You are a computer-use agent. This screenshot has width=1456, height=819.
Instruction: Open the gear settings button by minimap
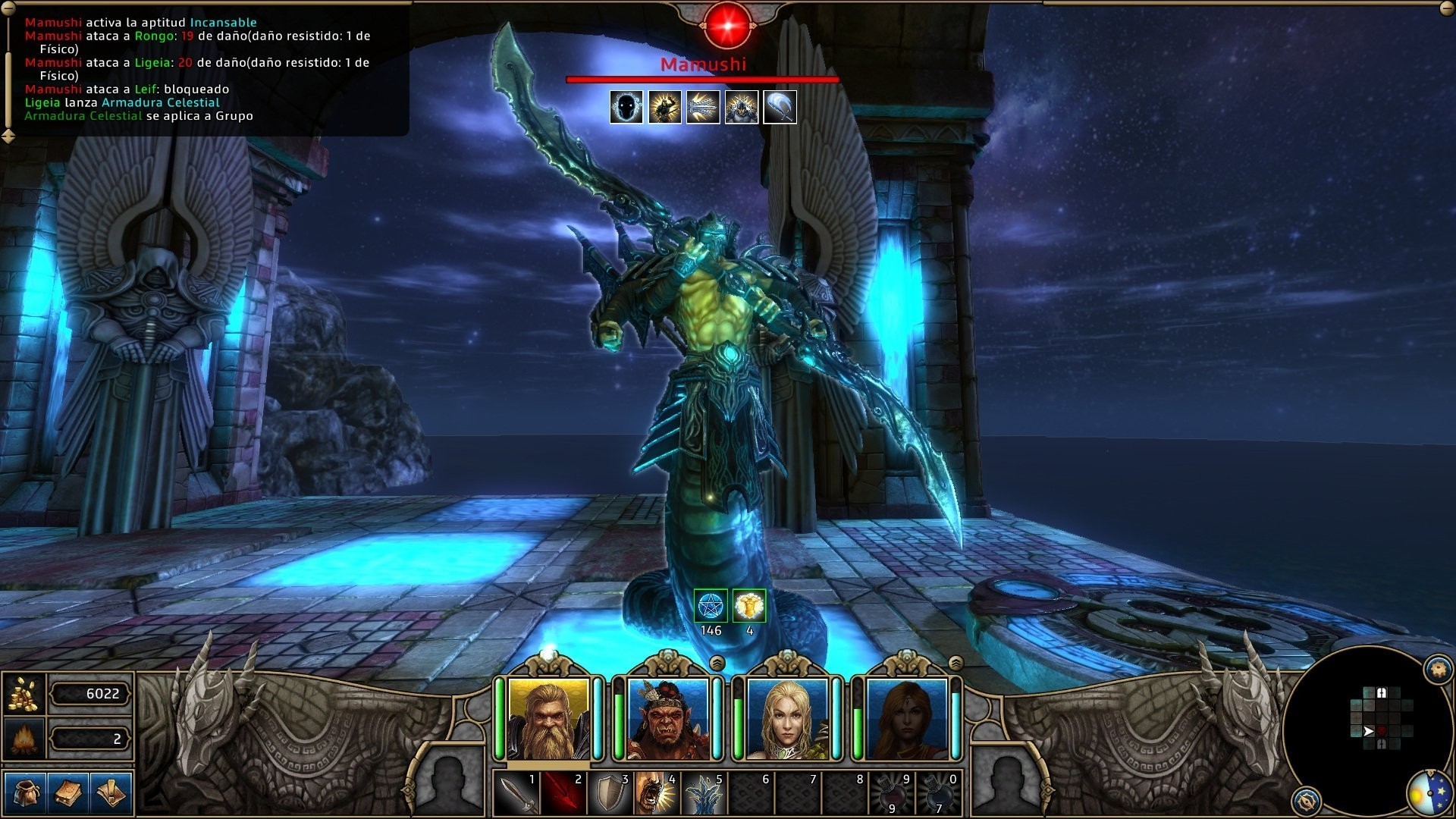pyautogui.click(x=1438, y=669)
